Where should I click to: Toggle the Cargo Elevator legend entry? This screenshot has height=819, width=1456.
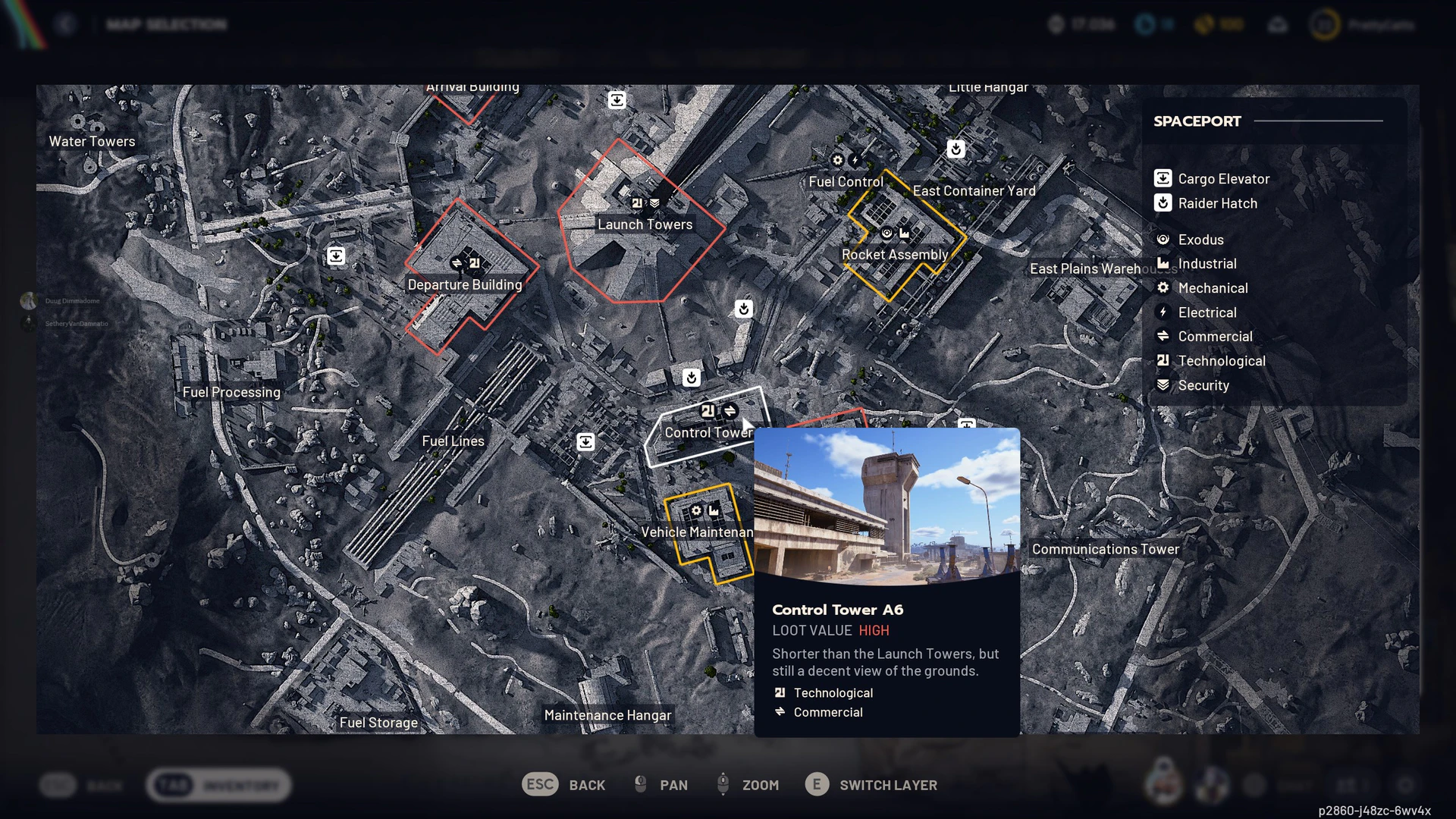1222,179
